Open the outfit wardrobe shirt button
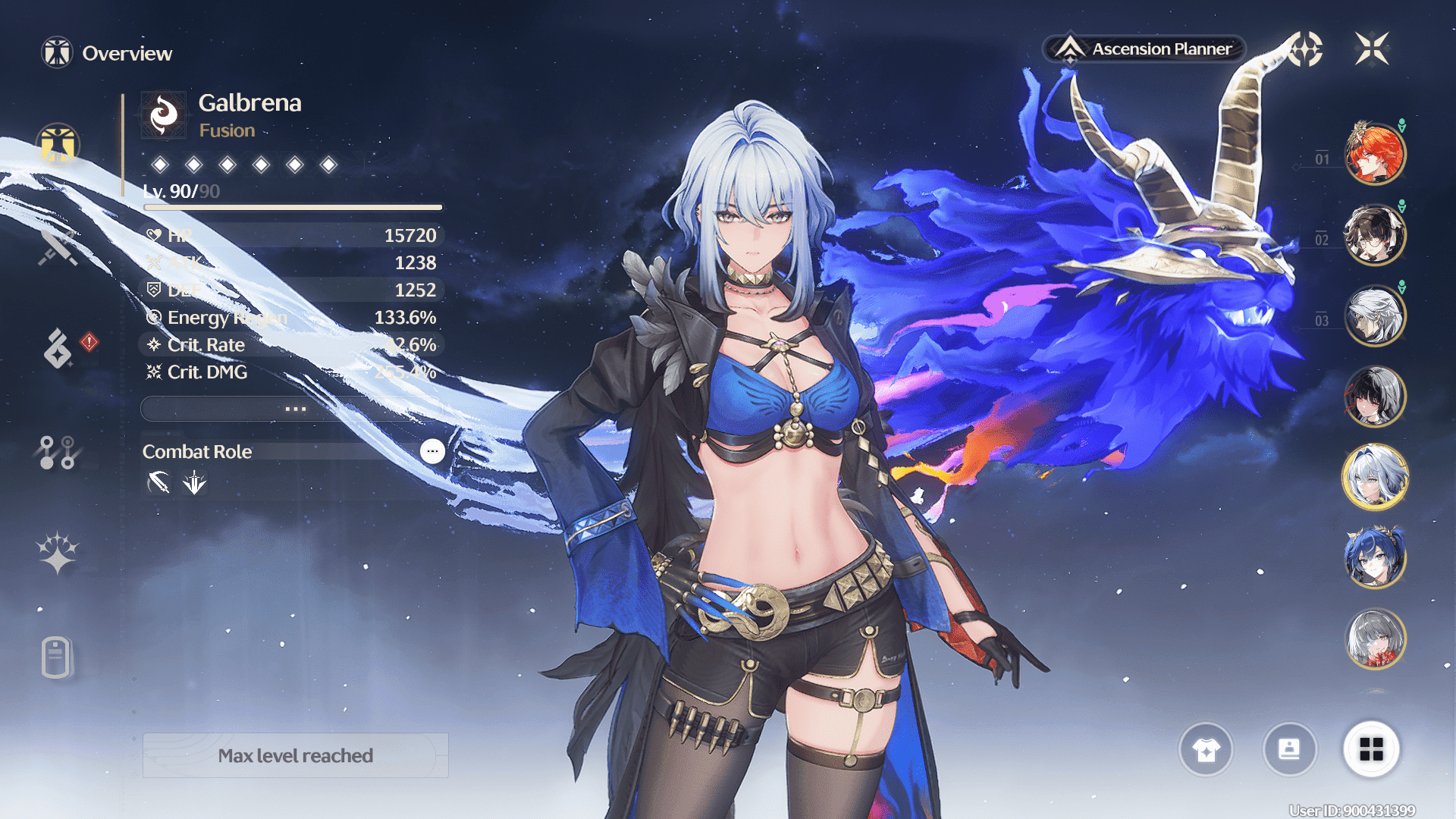 coord(1206,750)
